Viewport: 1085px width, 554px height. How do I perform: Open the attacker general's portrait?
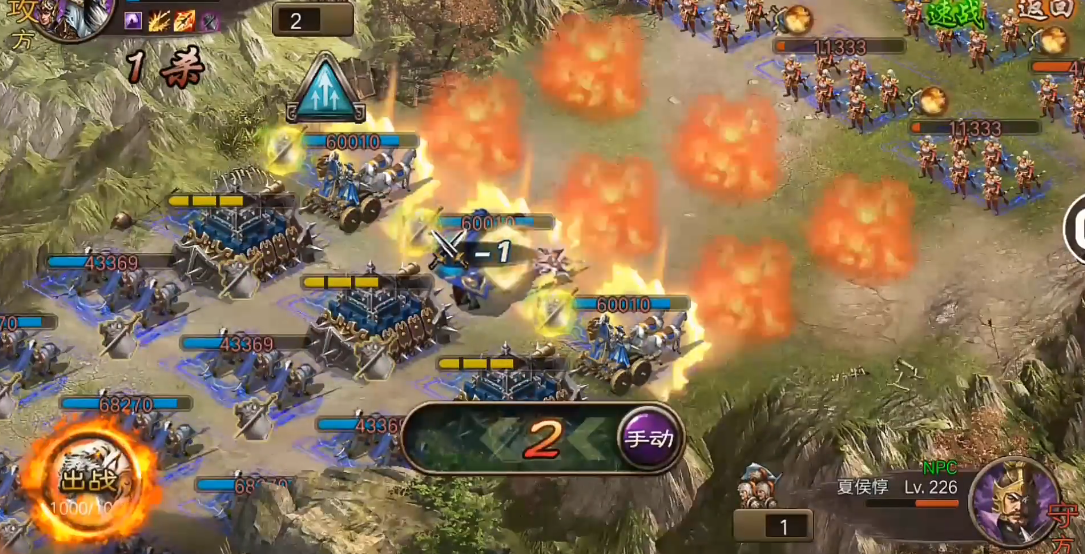pos(69,17)
